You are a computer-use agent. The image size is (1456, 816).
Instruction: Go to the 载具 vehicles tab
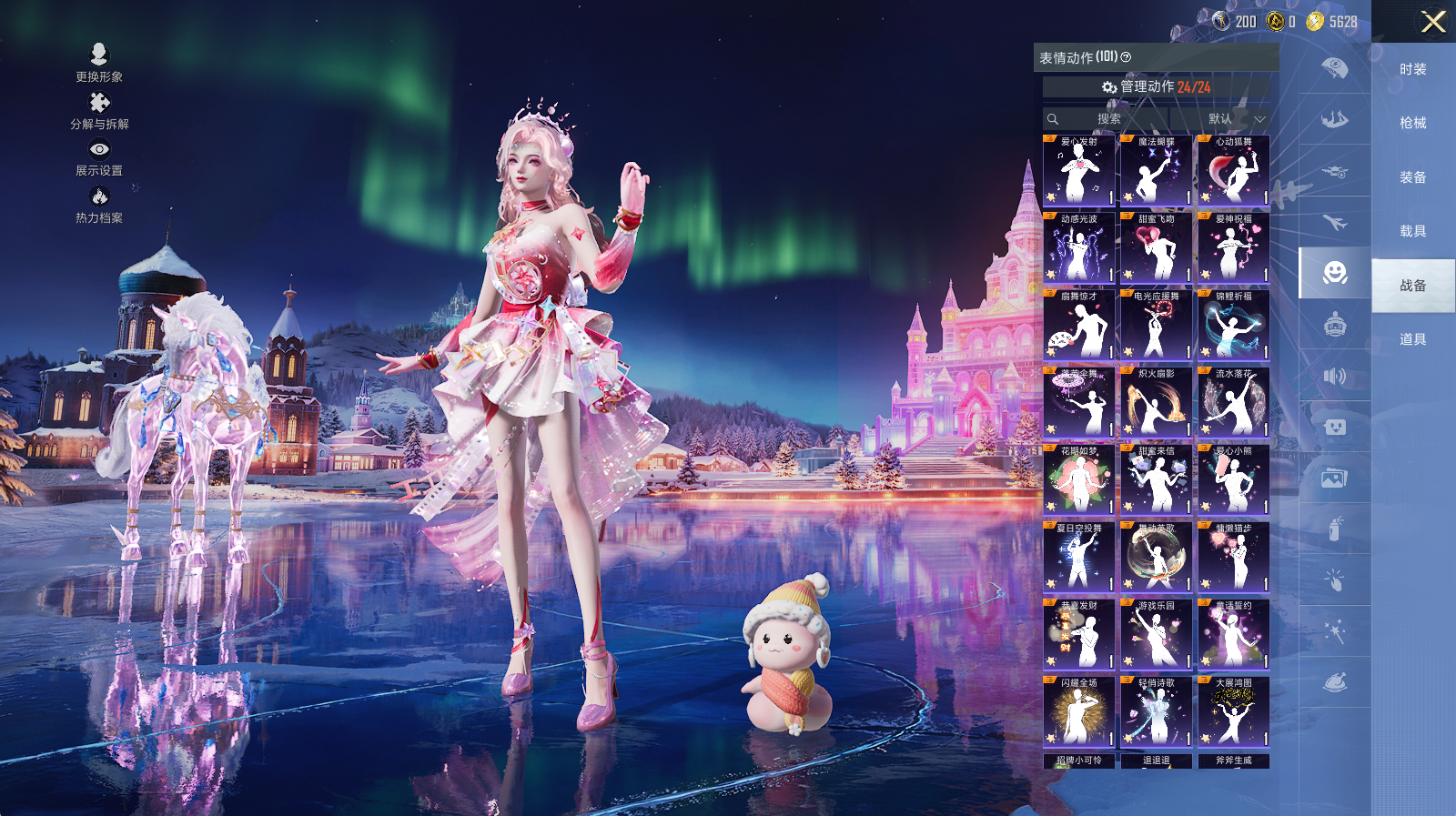point(1412,231)
